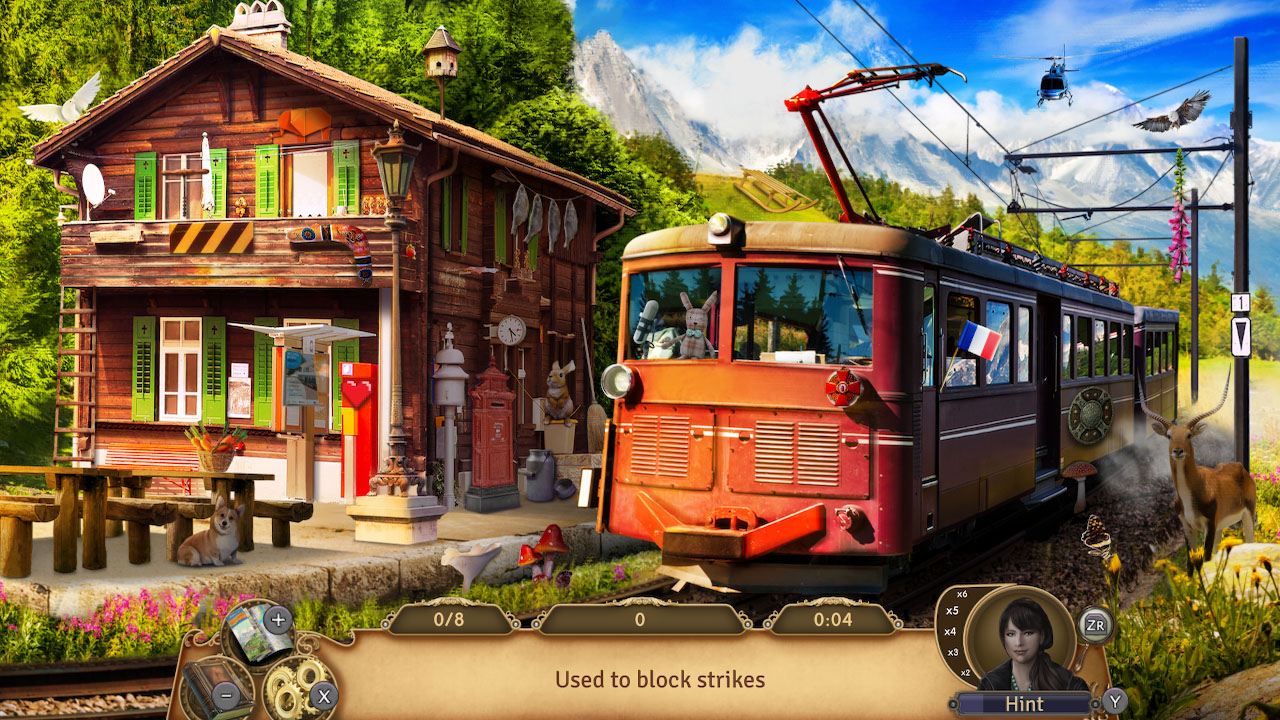Select the ZR magnifying glass tool
The image size is (1280, 720).
(x=1098, y=624)
